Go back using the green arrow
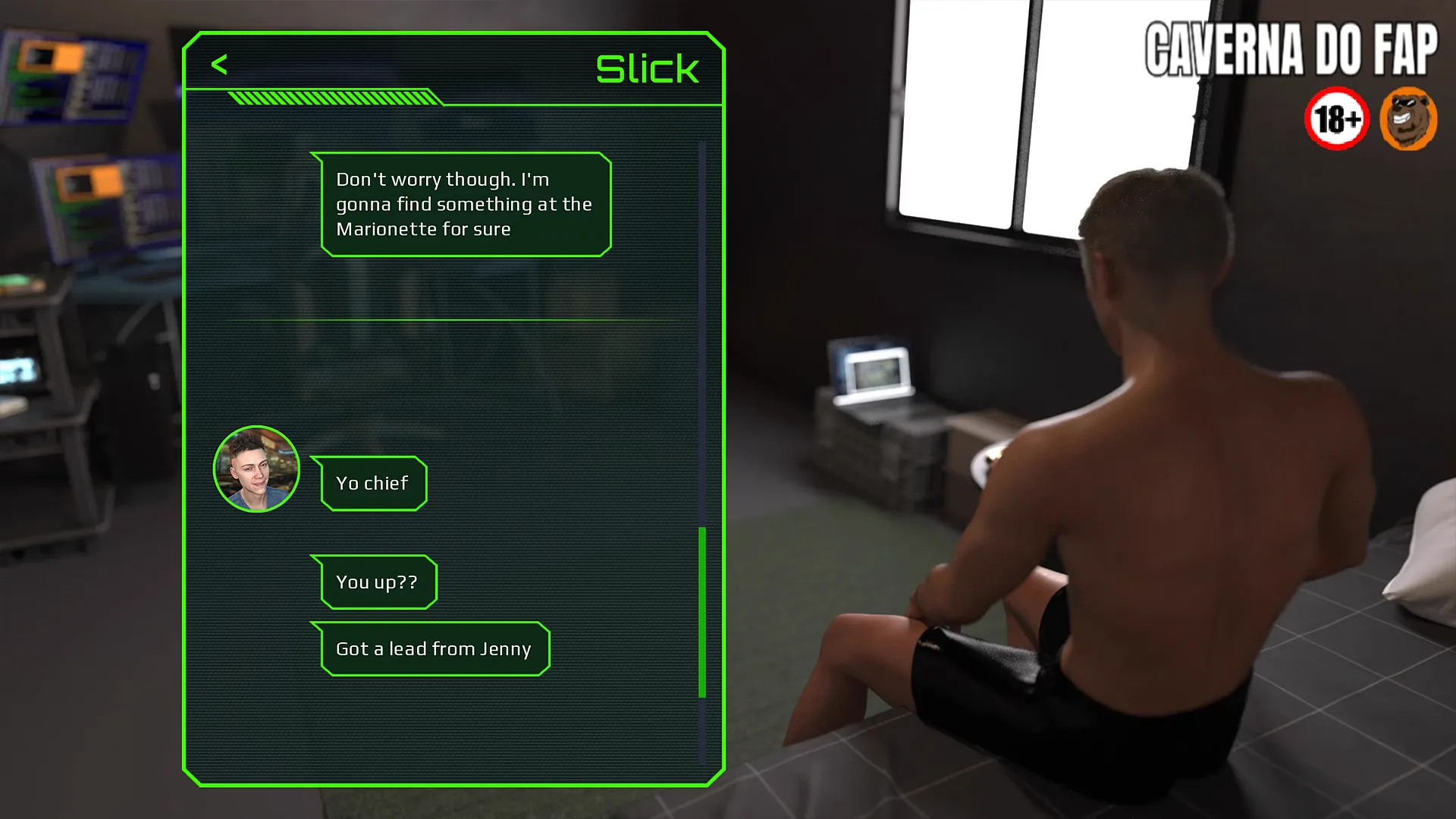Viewport: 1456px width, 819px height. pos(219,65)
